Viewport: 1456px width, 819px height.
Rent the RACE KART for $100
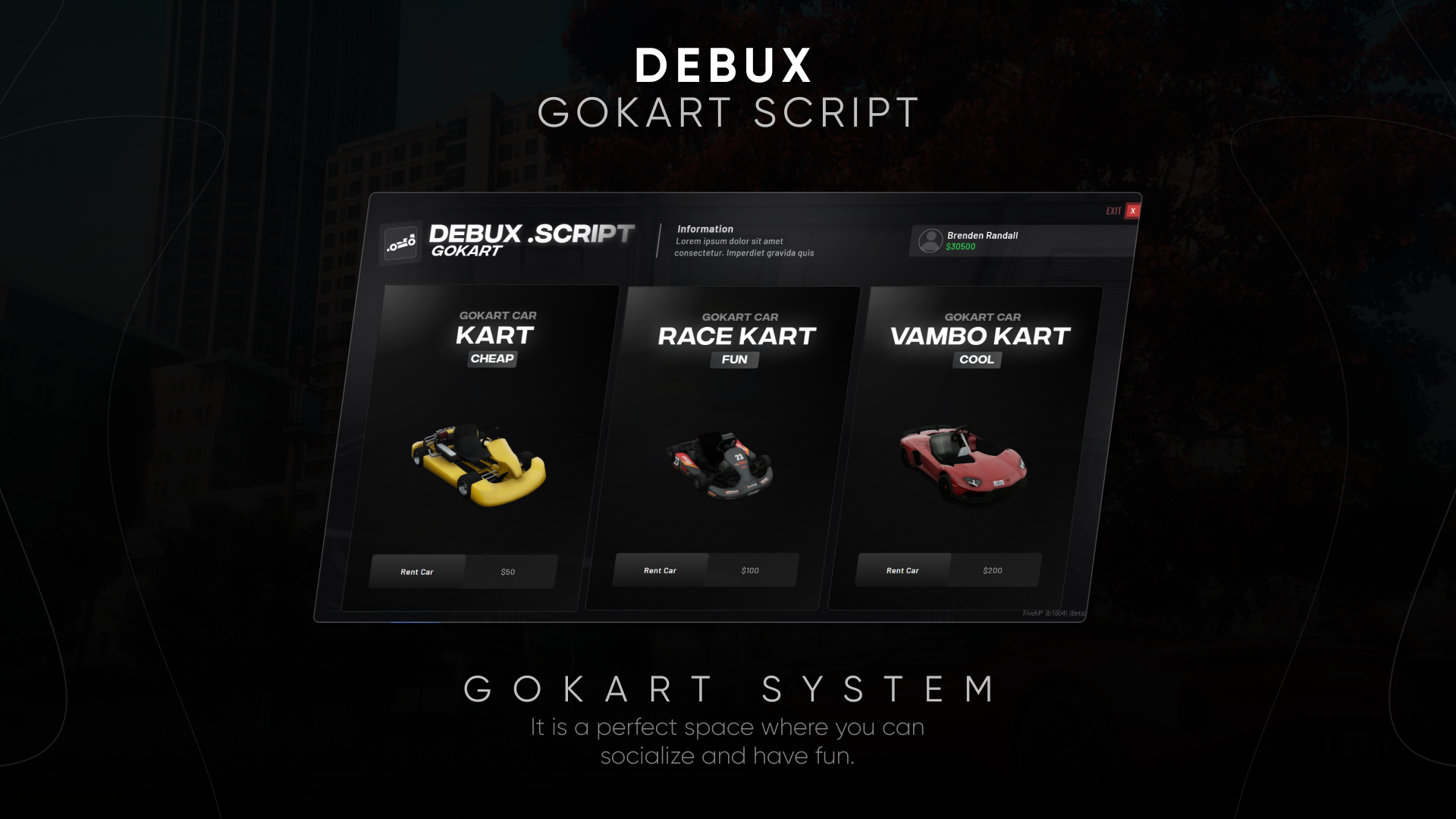click(x=659, y=570)
